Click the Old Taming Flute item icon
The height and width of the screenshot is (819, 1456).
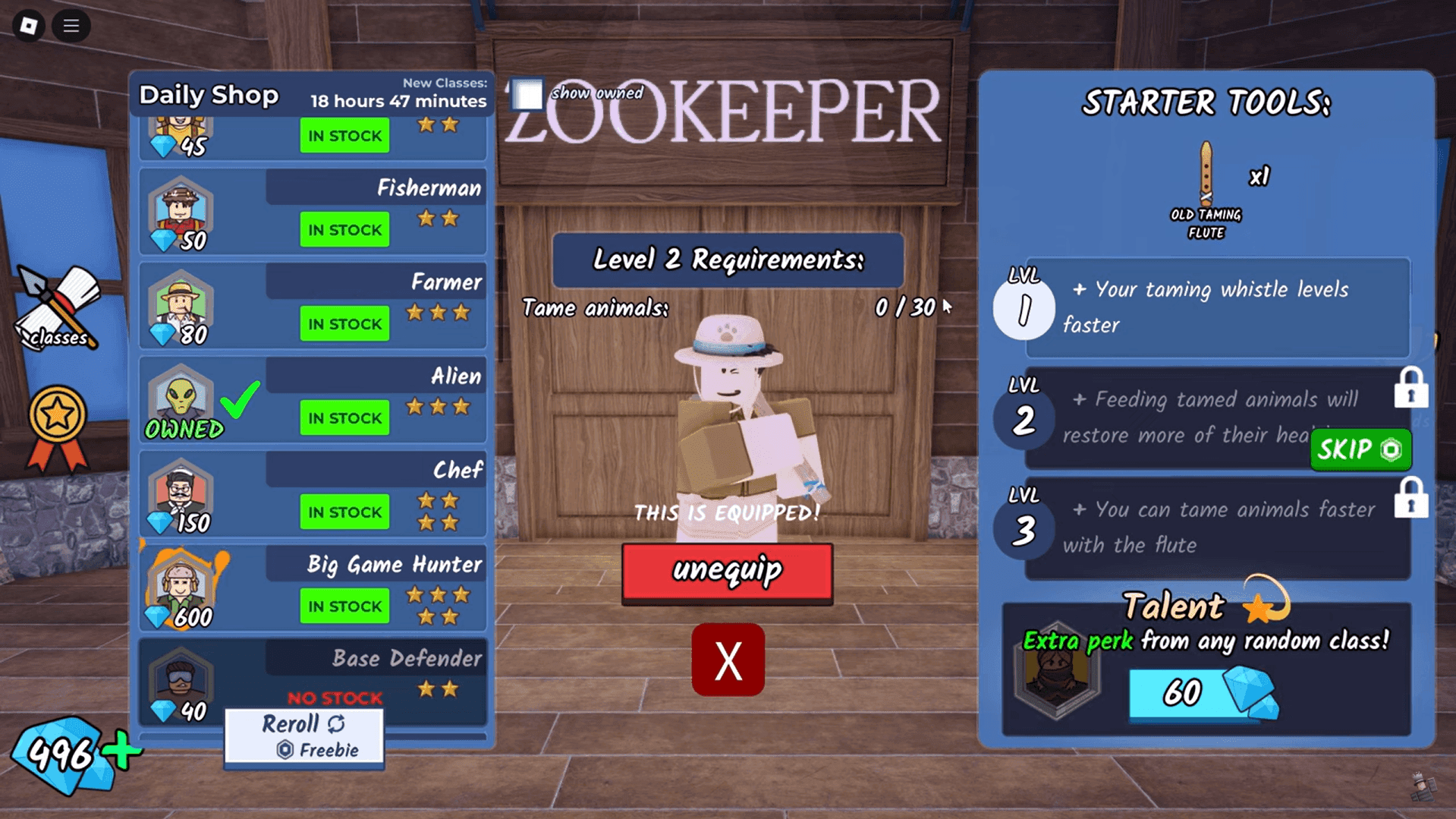point(1205,171)
